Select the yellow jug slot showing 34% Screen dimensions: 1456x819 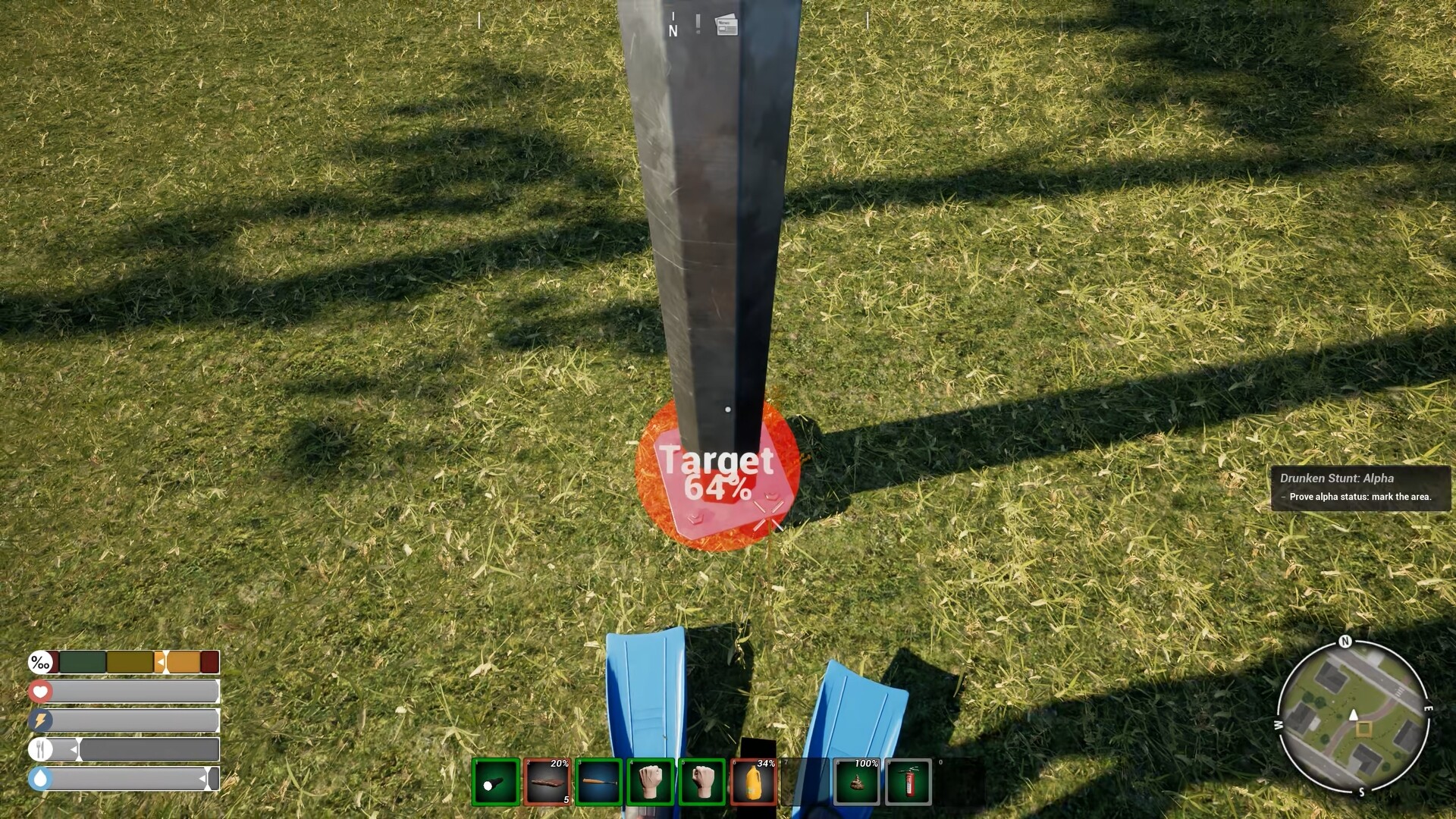click(x=754, y=782)
